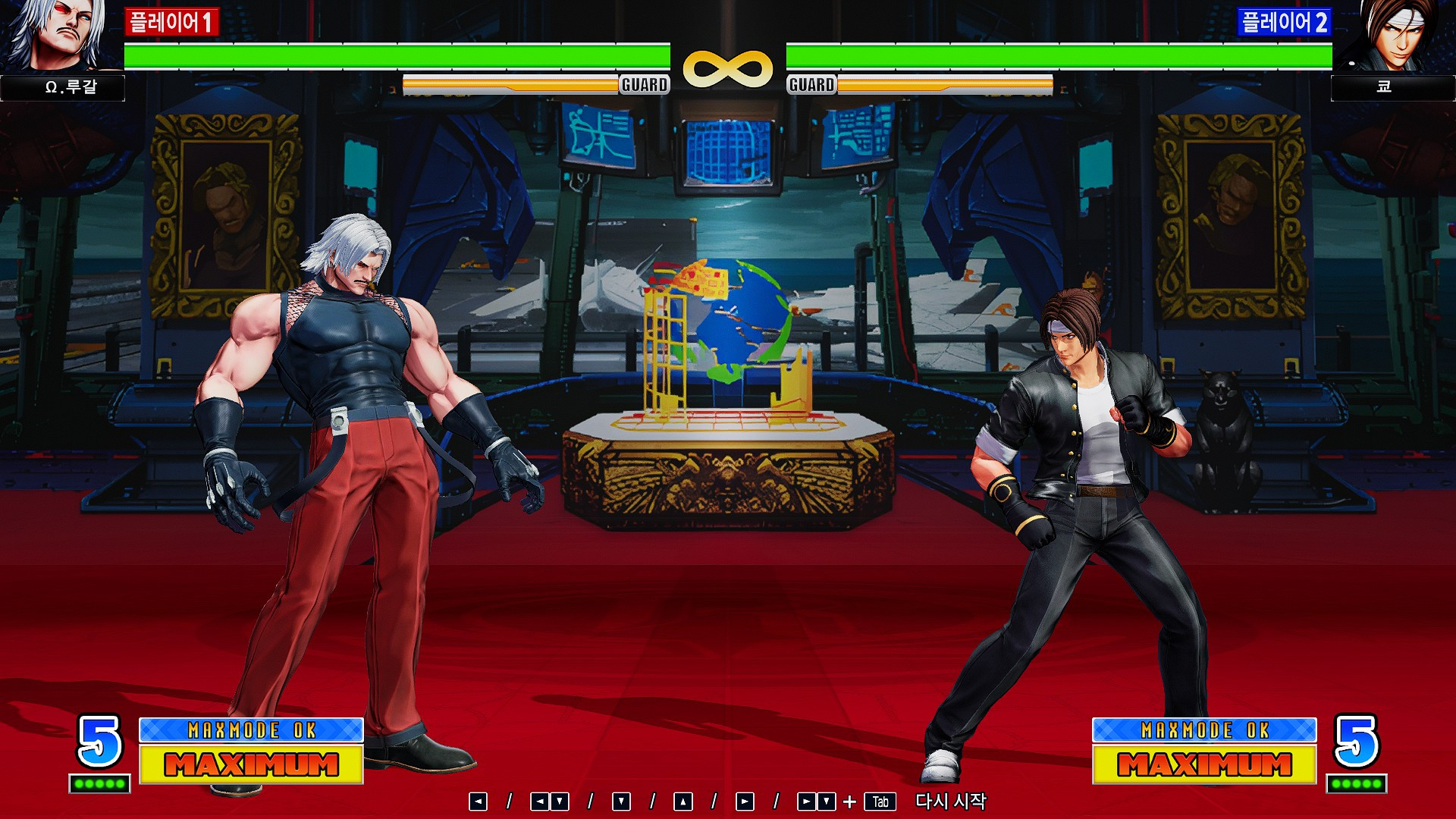Click the down-arrow input icon

click(x=620, y=801)
